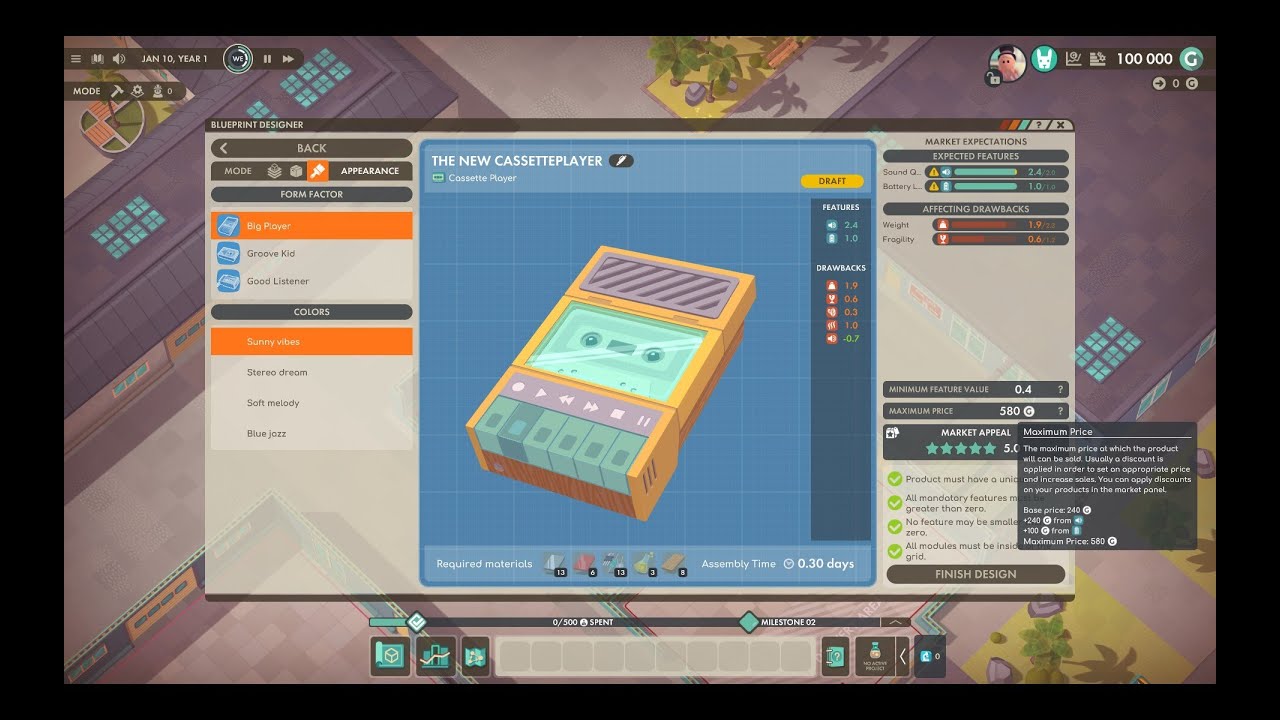Close the Blueprint Designer window
1280x720 pixels.
[1061, 125]
